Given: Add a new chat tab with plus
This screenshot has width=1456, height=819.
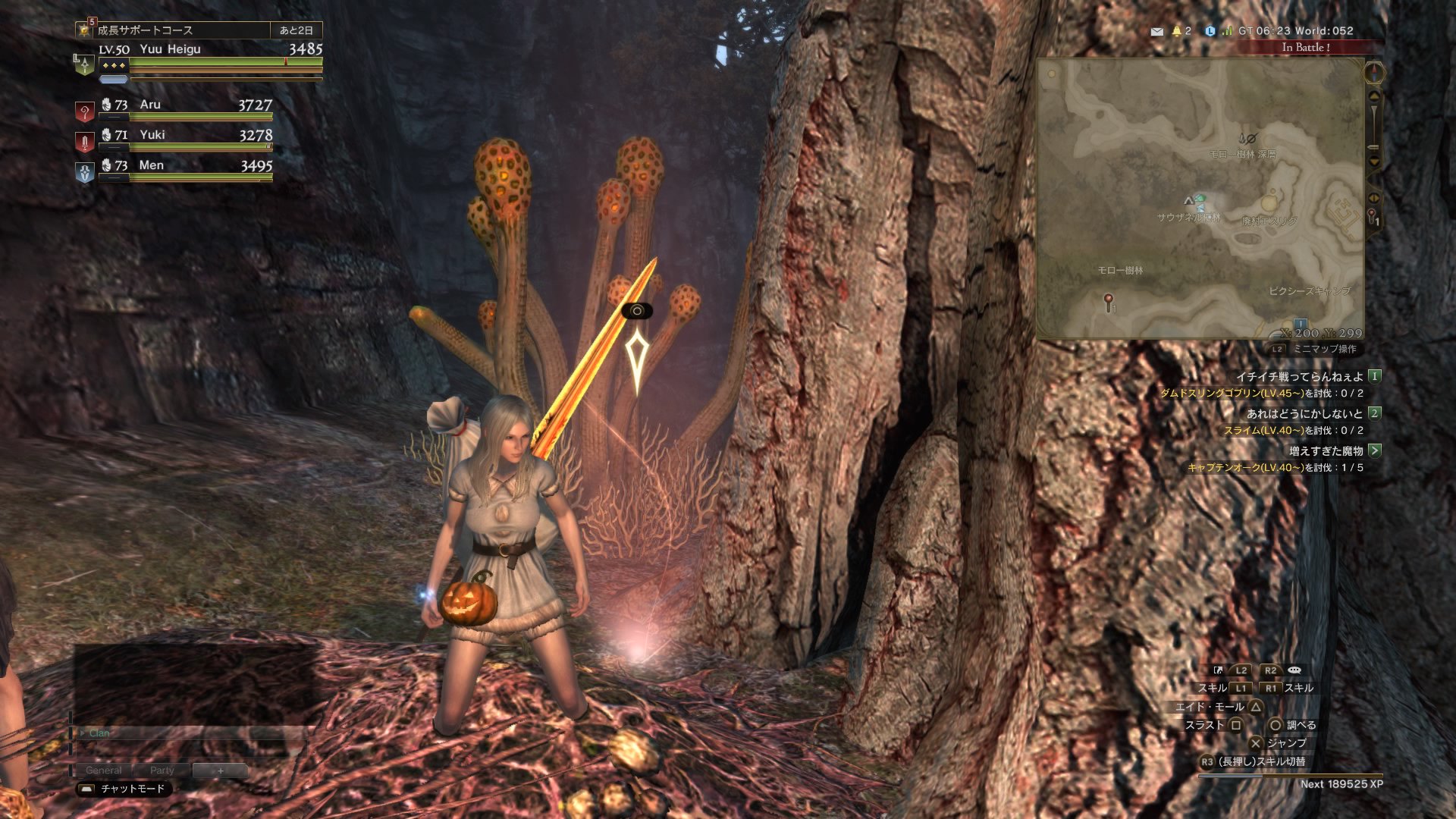Looking at the screenshot, I should (220, 770).
